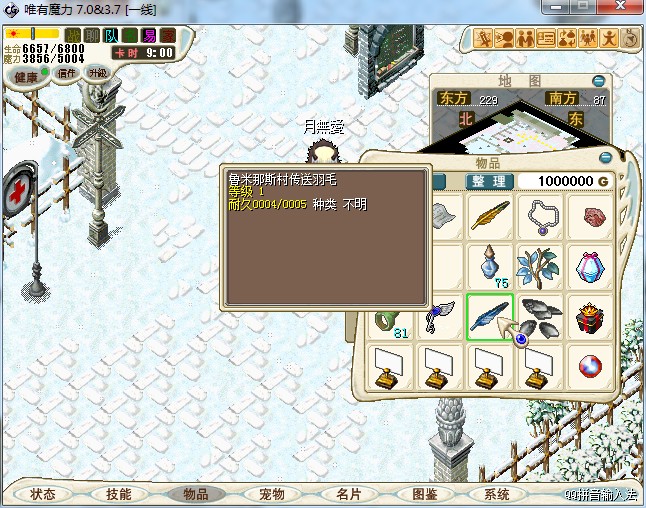646x508 pixels.
Task: Click the 整理 sort items button
Action: [x=490, y=181]
